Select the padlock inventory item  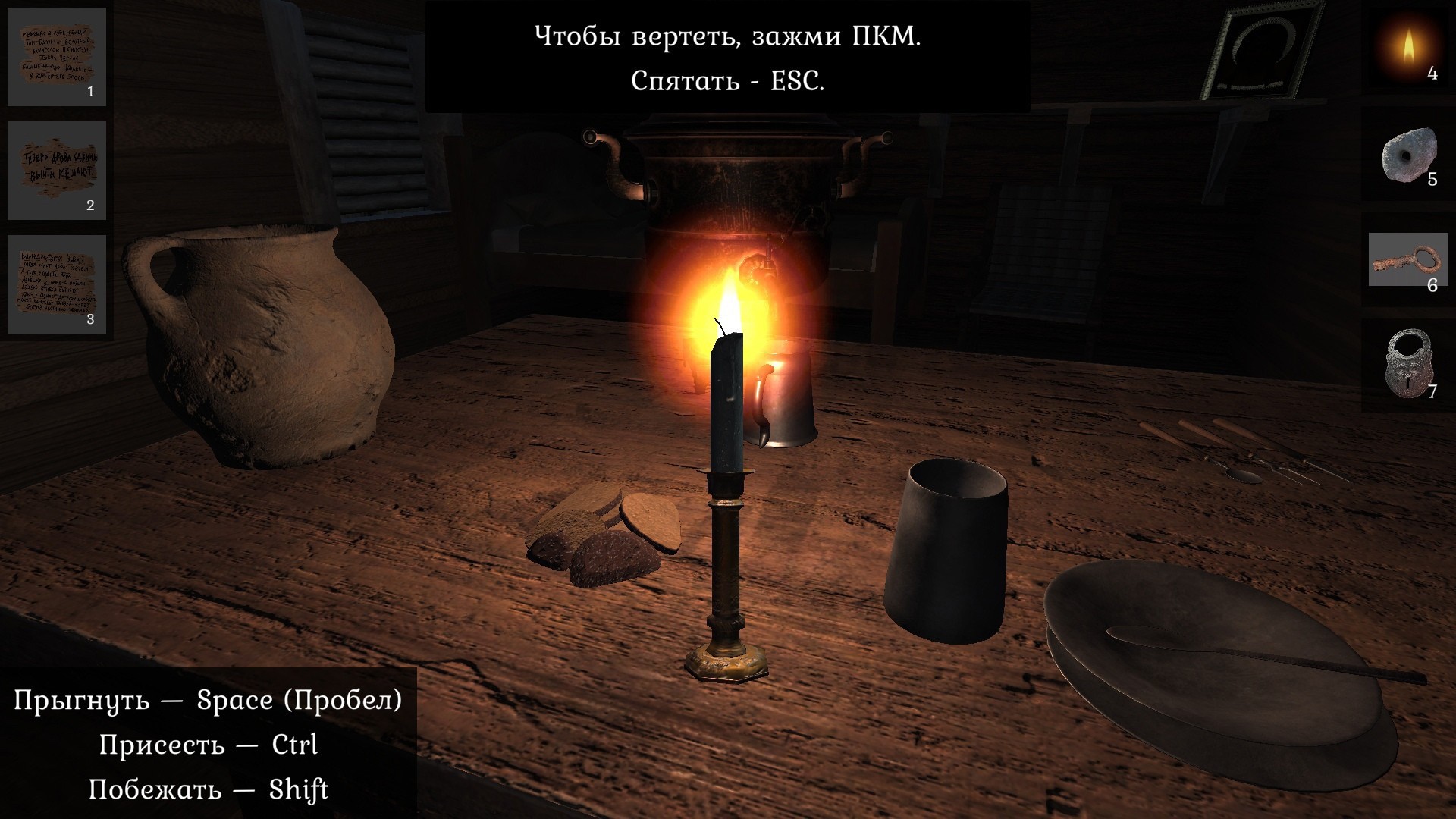(1407, 364)
